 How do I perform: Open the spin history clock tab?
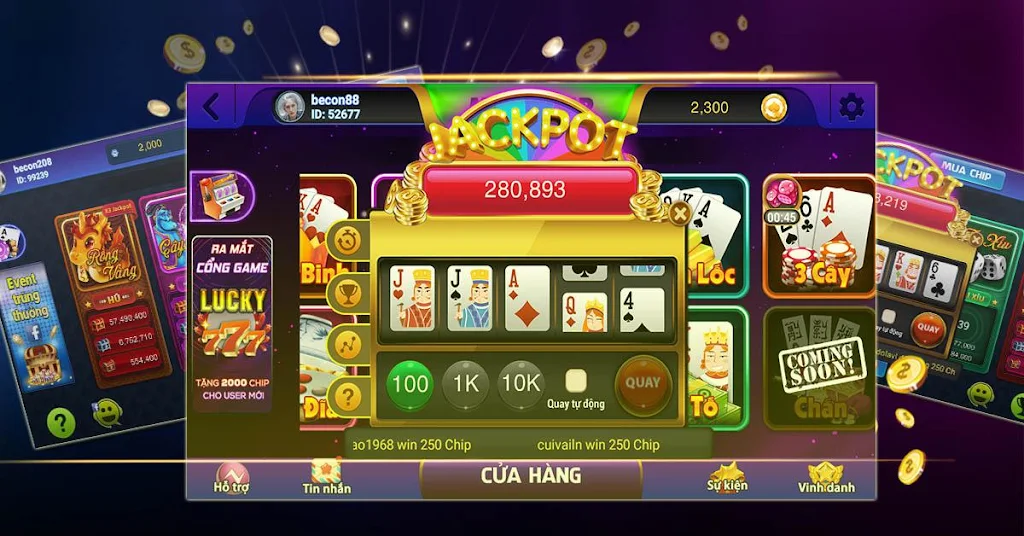pyautogui.click(x=348, y=241)
